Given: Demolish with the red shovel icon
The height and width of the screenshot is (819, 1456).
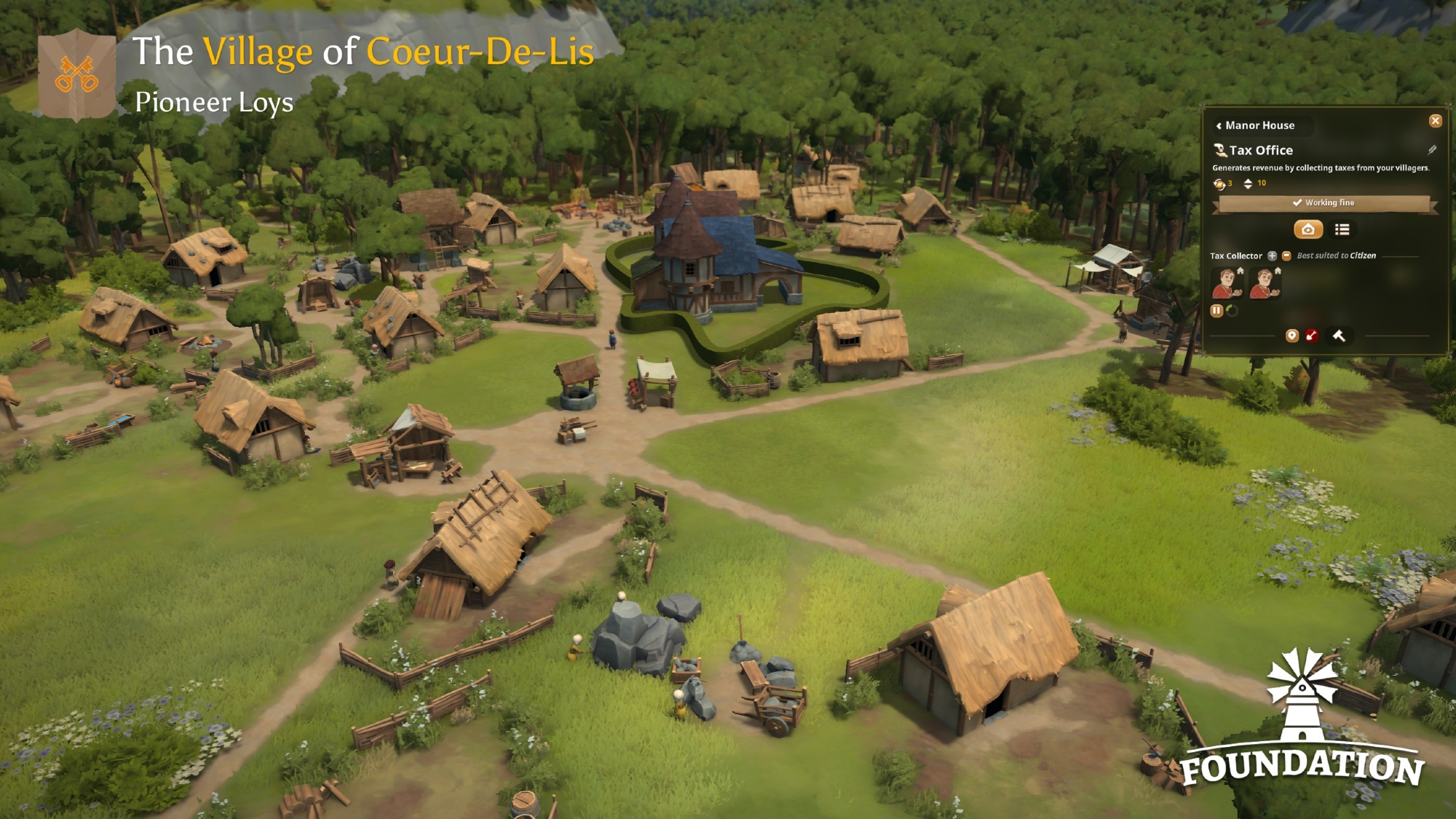Looking at the screenshot, I should coord(1311,336).
